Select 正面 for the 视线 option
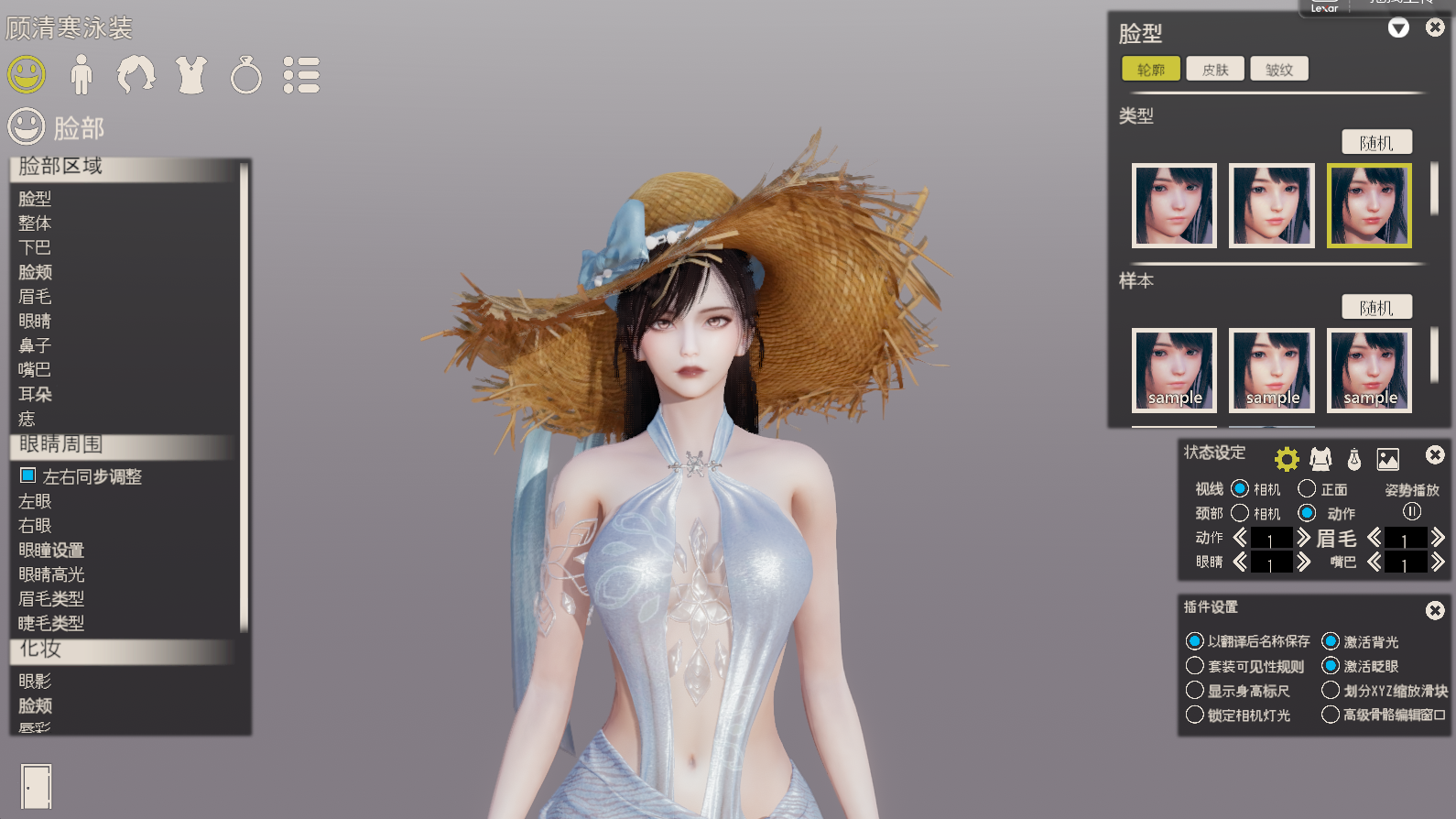This screenshot has width=1456, height=819. point(1308,488)
